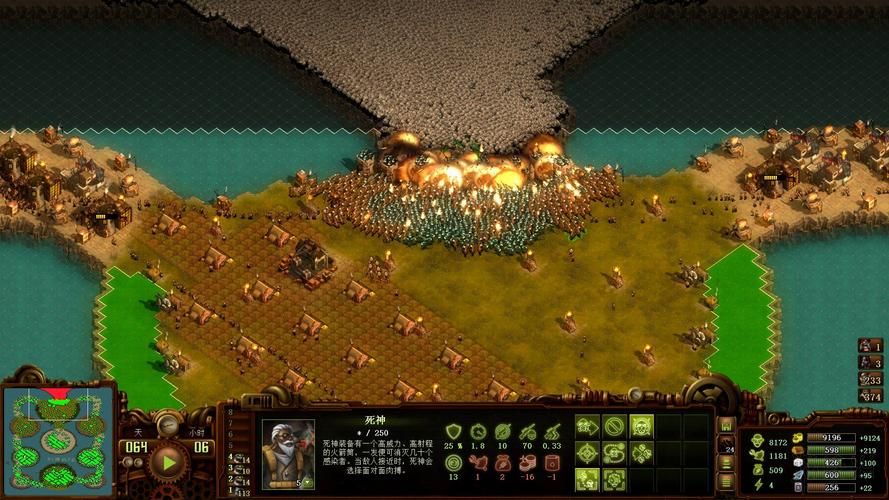
Task: Click the move command icon with arrow
Action: (x=587, y=426)
